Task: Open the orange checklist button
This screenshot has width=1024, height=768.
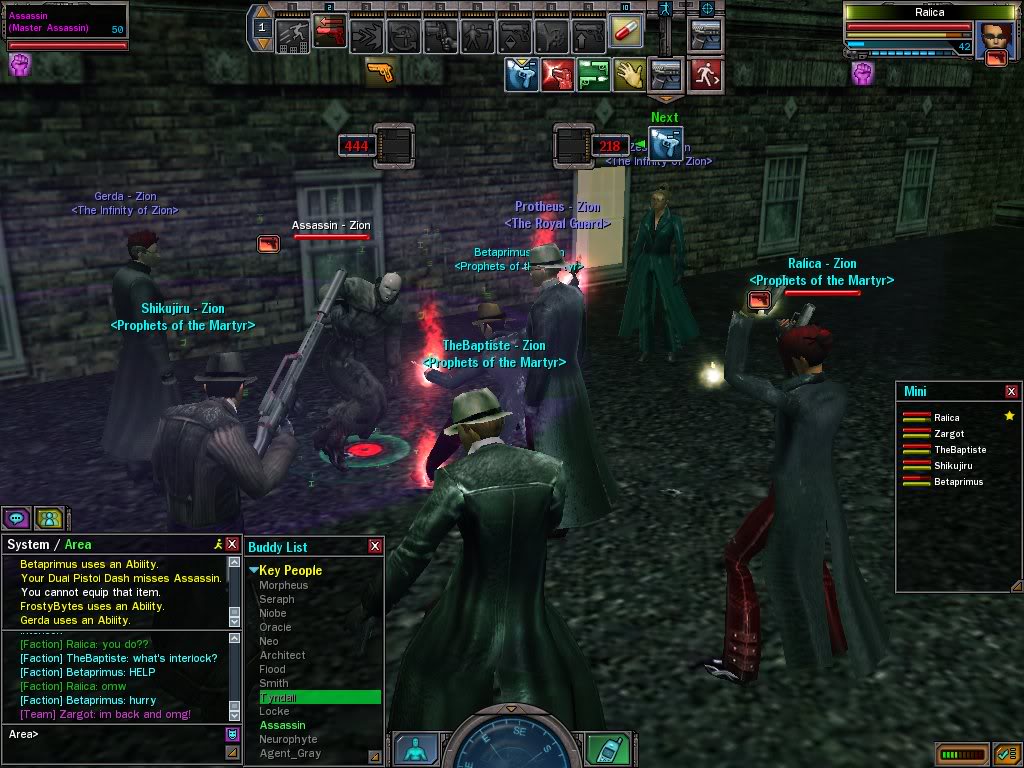Action: tap(1005, 752)
